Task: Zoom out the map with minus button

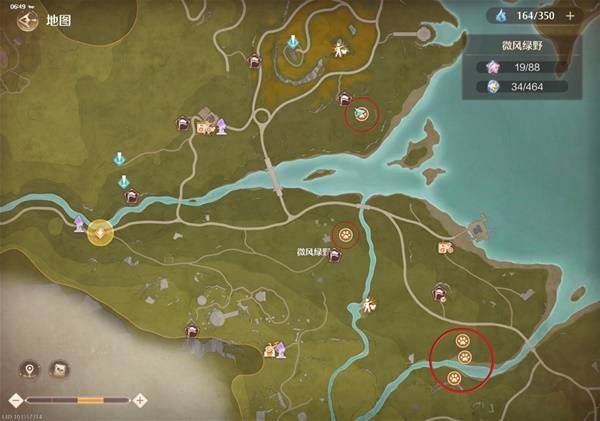Action: (16, 400)
